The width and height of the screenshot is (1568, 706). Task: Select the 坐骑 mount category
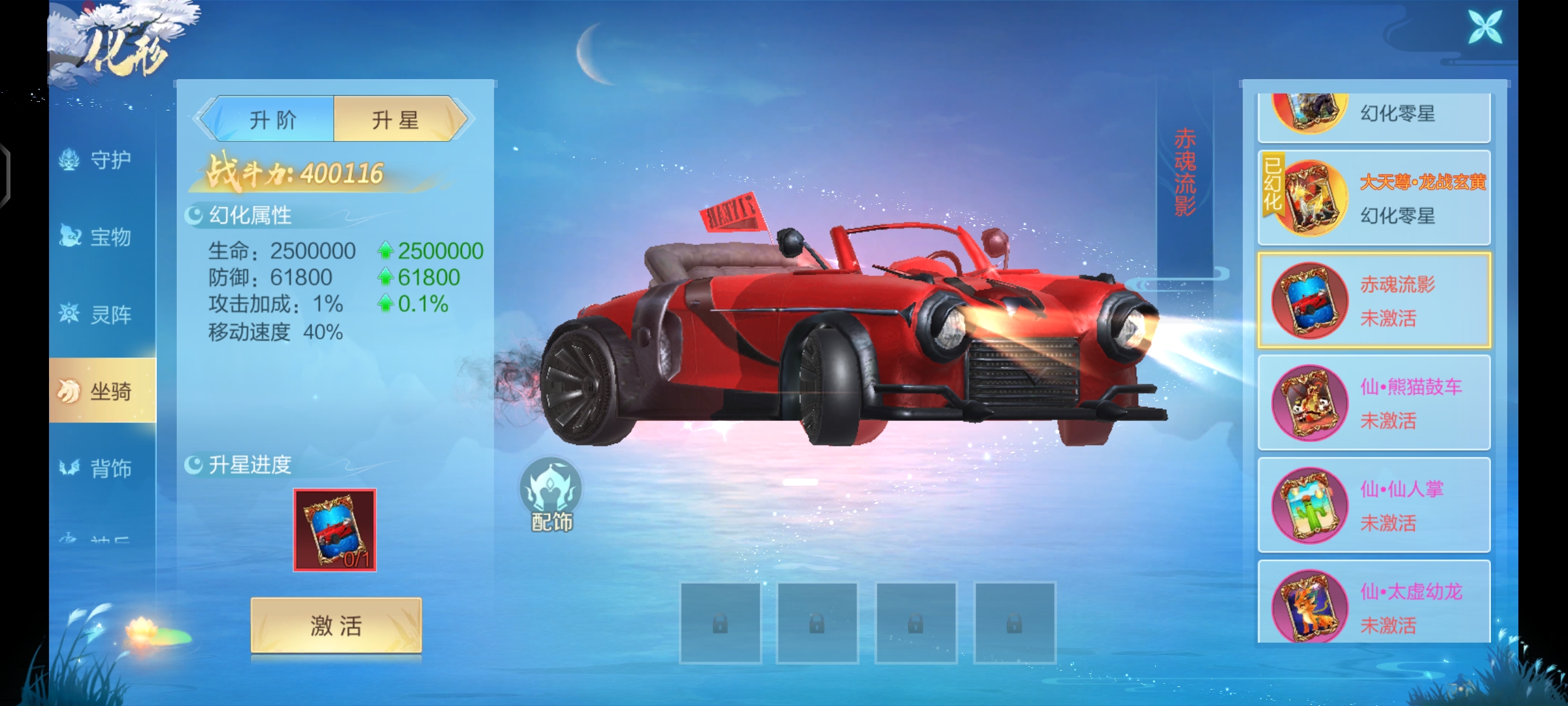pos(103,391)
